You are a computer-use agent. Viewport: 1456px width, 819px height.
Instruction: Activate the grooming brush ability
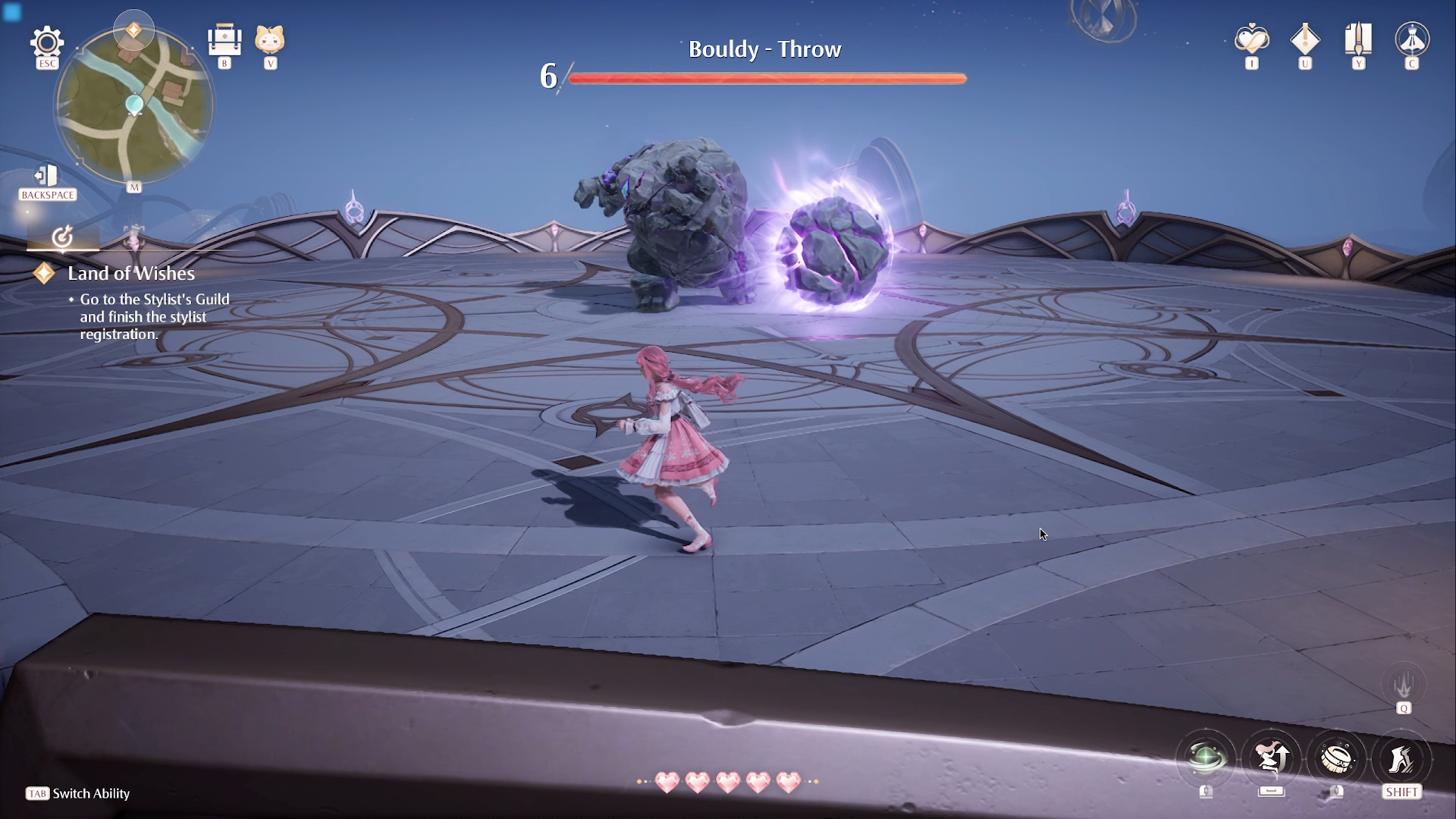pyautogui.click(x=1337, y=758)
